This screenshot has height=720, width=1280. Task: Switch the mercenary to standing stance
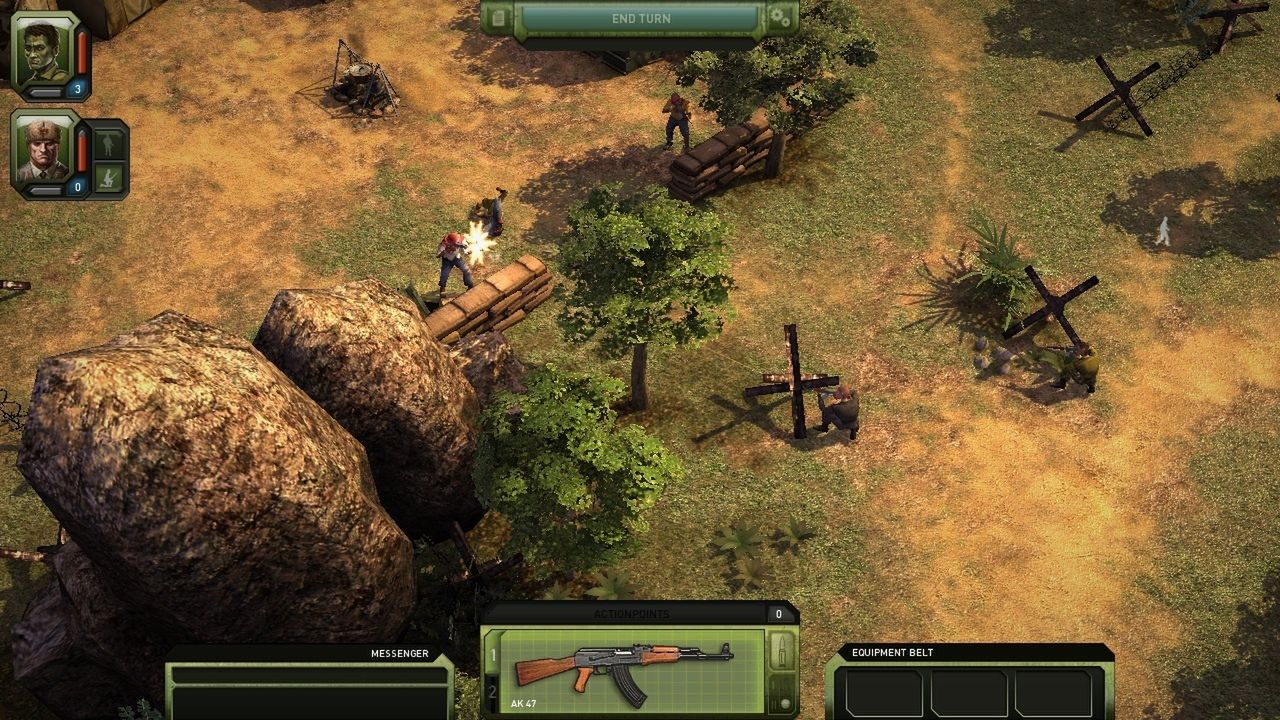tap(109, 142)
